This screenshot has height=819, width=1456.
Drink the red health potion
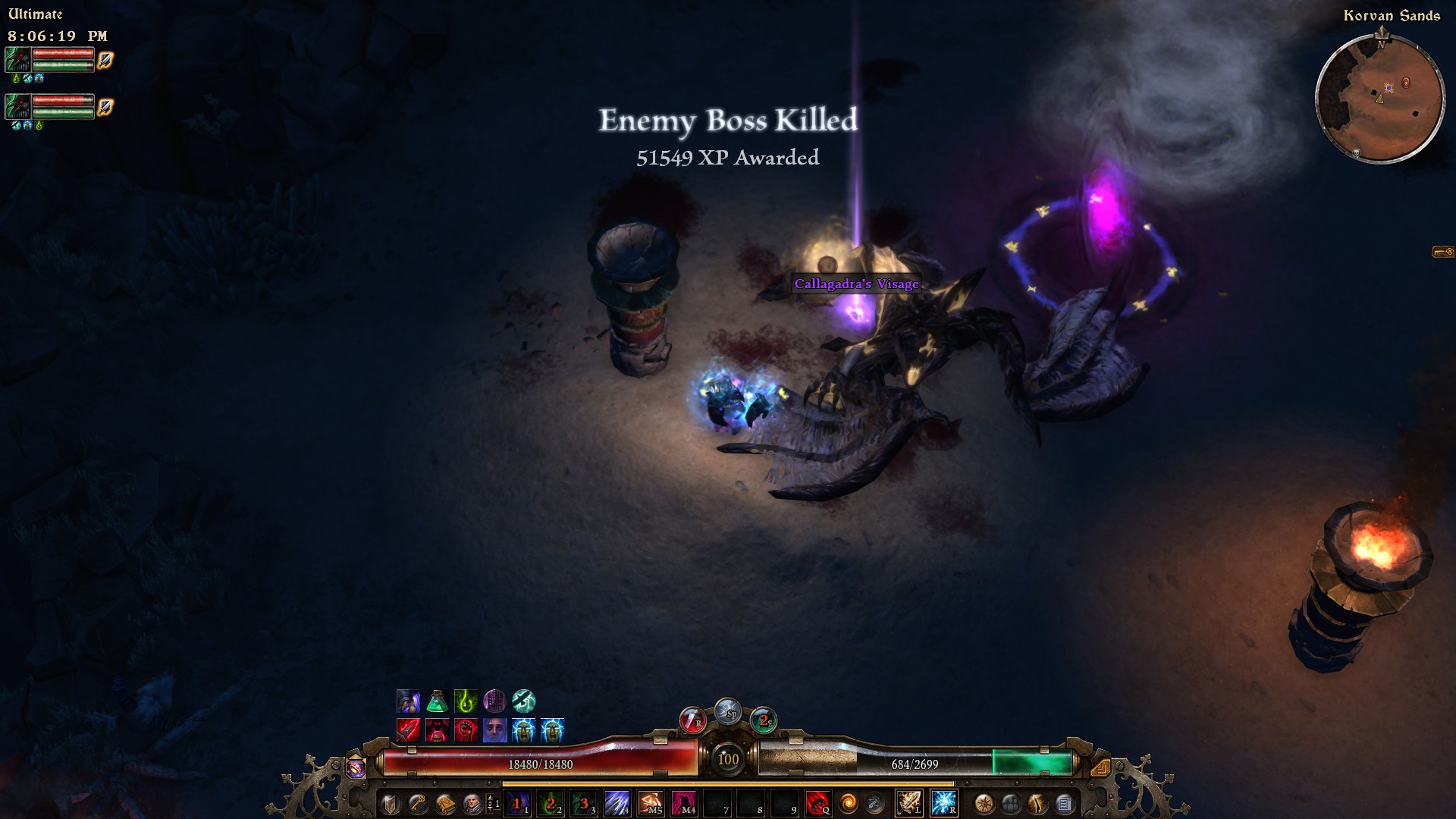click(692, 719)
